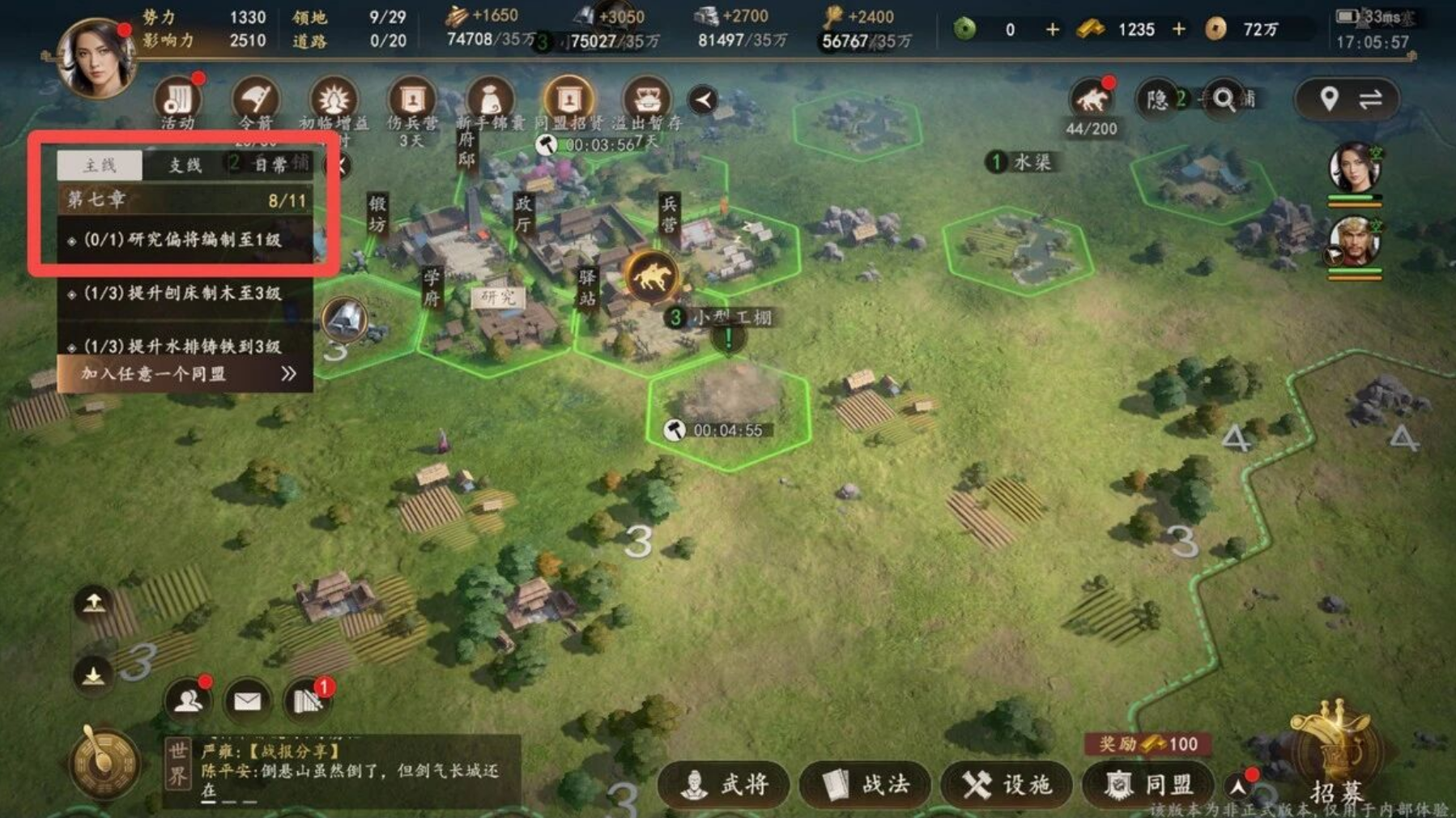Check the 溢出暂存 overflow storage
The height and width of the screenshot is (818, 1456).
coord(644,99)
